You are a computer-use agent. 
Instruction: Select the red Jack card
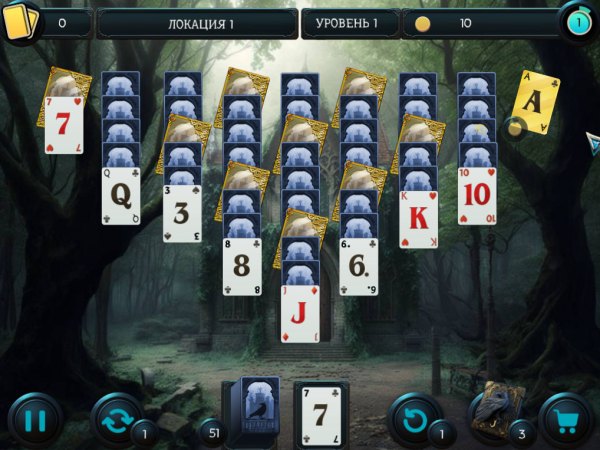(300, 314)
